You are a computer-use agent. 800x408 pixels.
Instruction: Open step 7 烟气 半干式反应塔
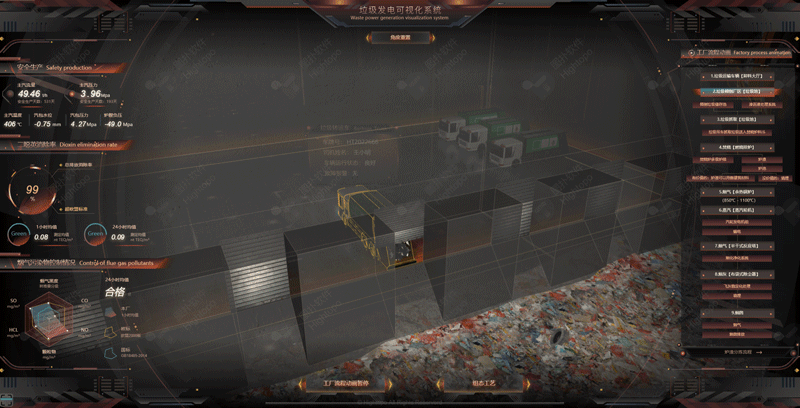[736, 245]
